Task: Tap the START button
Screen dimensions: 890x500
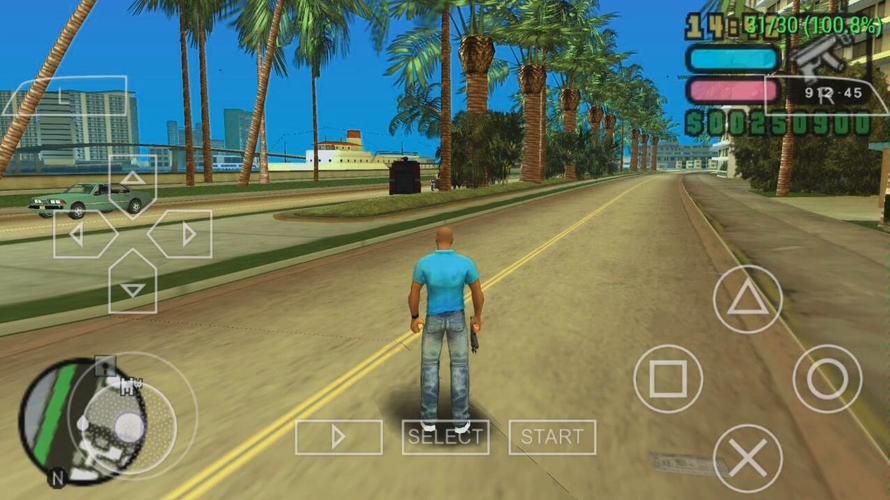Action: [x=552, y=437]
